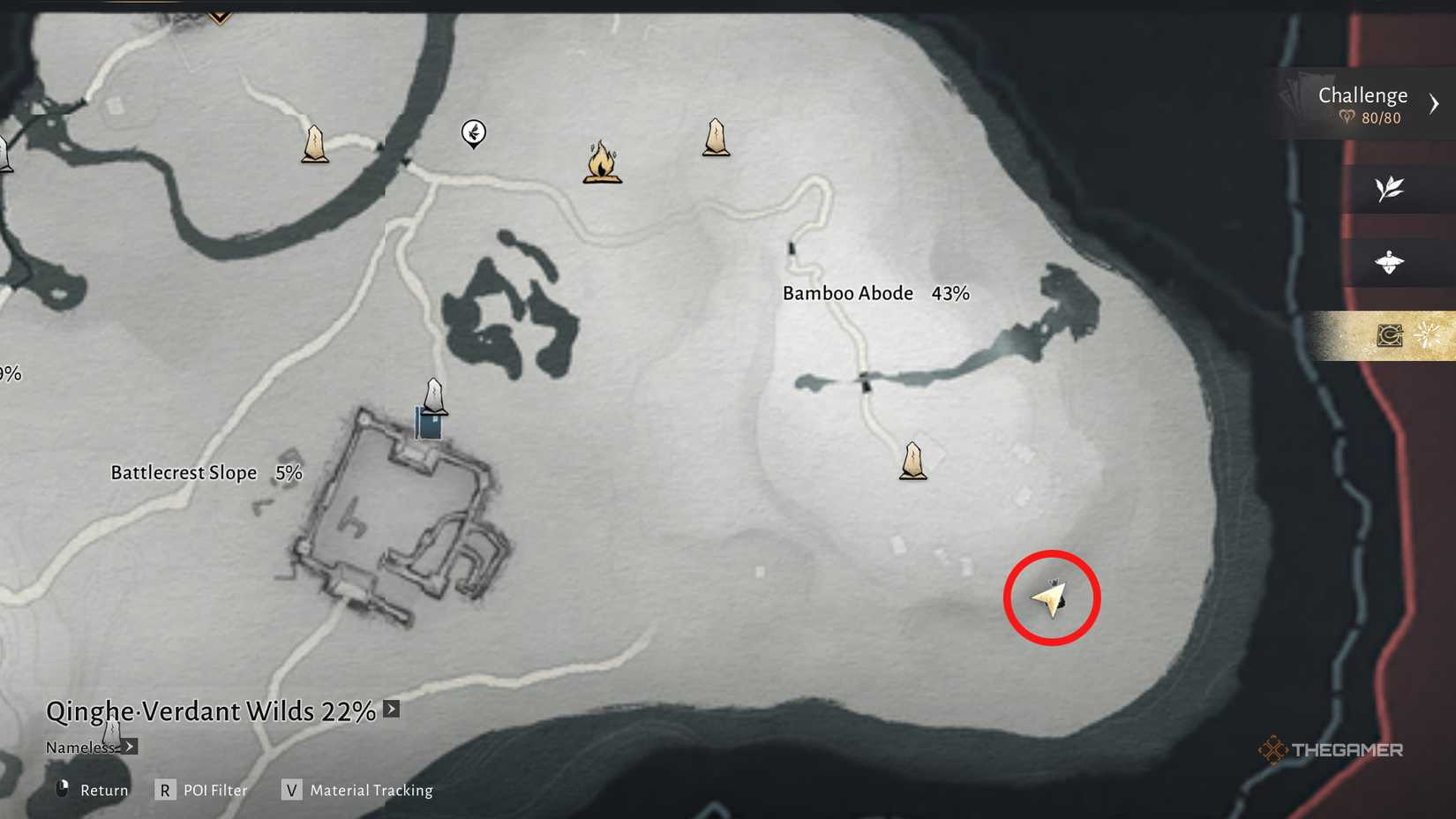Open the blue book icon at Battlecrest Slope
Viewport: 1456px width, 819px height.
coord(427,426)
